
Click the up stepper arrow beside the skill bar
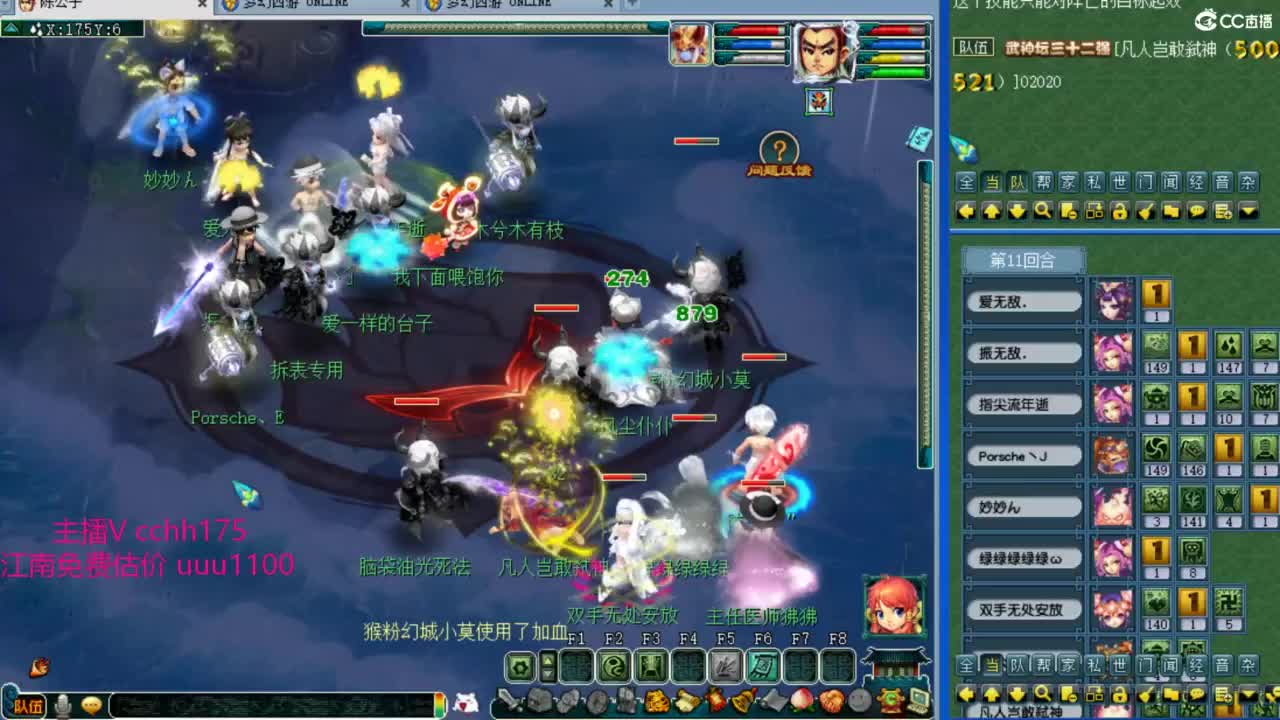point(549,660)
